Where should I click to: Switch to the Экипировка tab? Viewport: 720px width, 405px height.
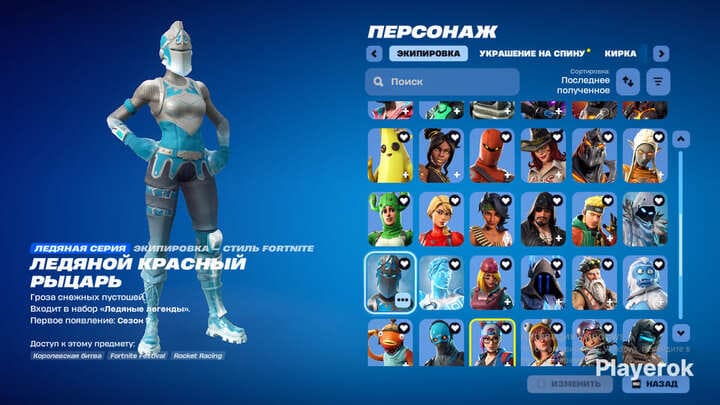[x=428, y=53]
